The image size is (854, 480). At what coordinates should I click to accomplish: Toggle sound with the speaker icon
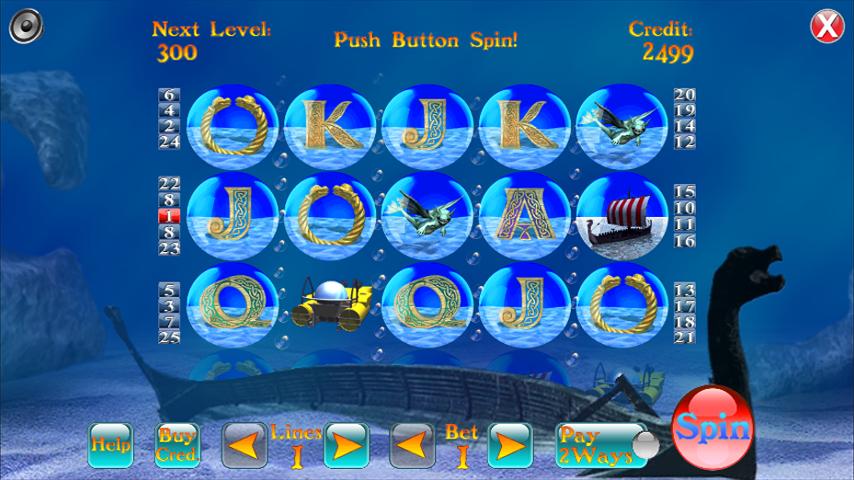(25, 25)
